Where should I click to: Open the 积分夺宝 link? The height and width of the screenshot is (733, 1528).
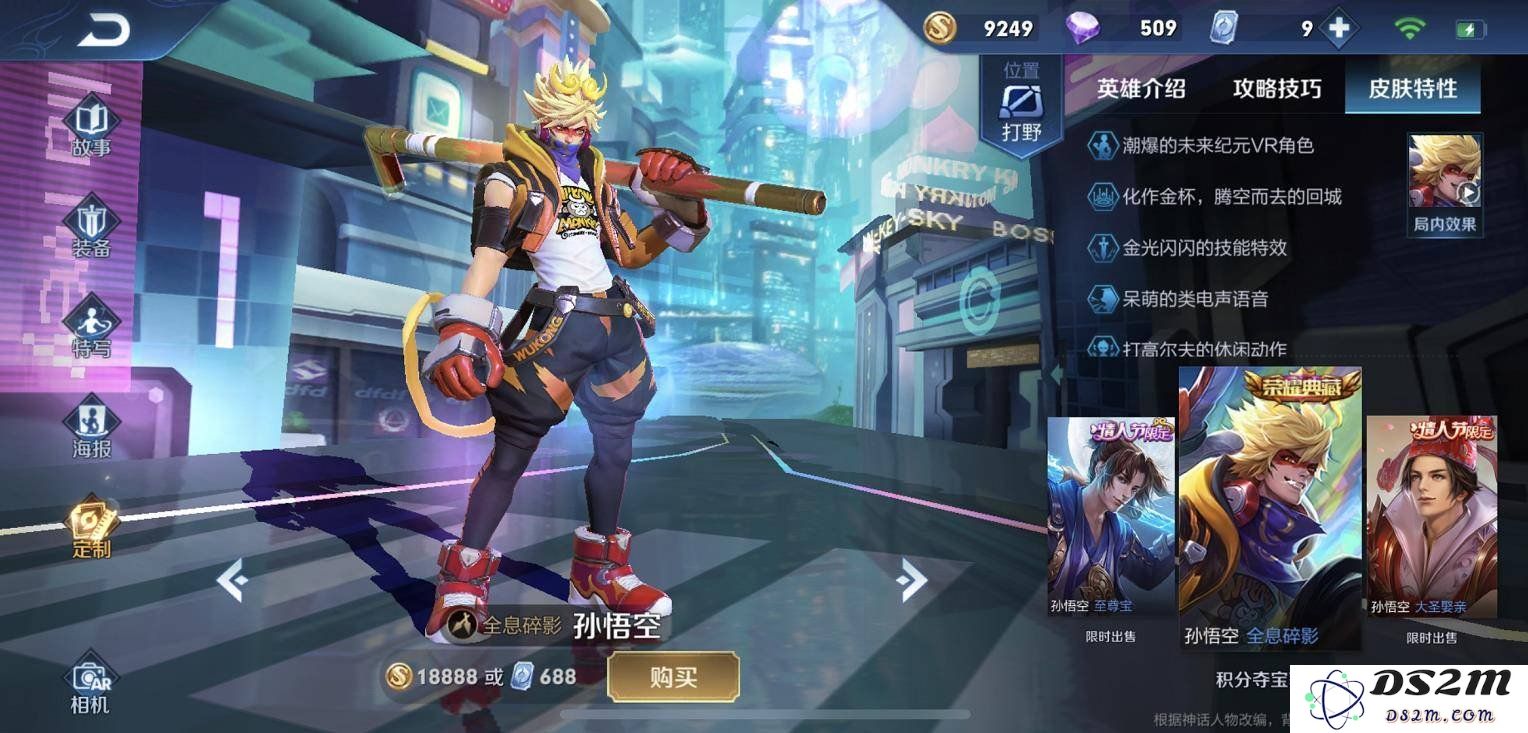(1251, 680)
